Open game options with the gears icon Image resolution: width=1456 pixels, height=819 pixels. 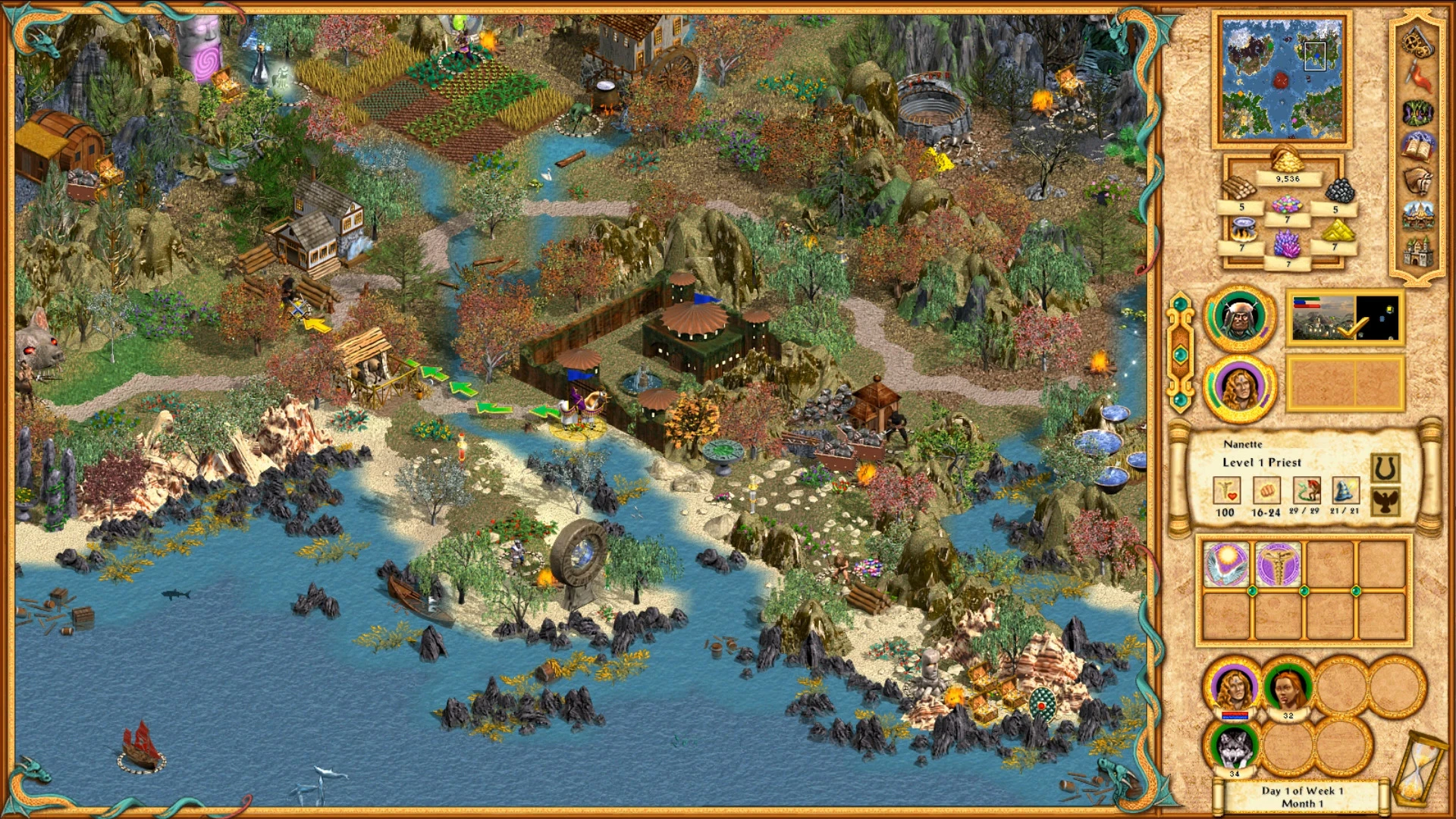pos(1416,42)
